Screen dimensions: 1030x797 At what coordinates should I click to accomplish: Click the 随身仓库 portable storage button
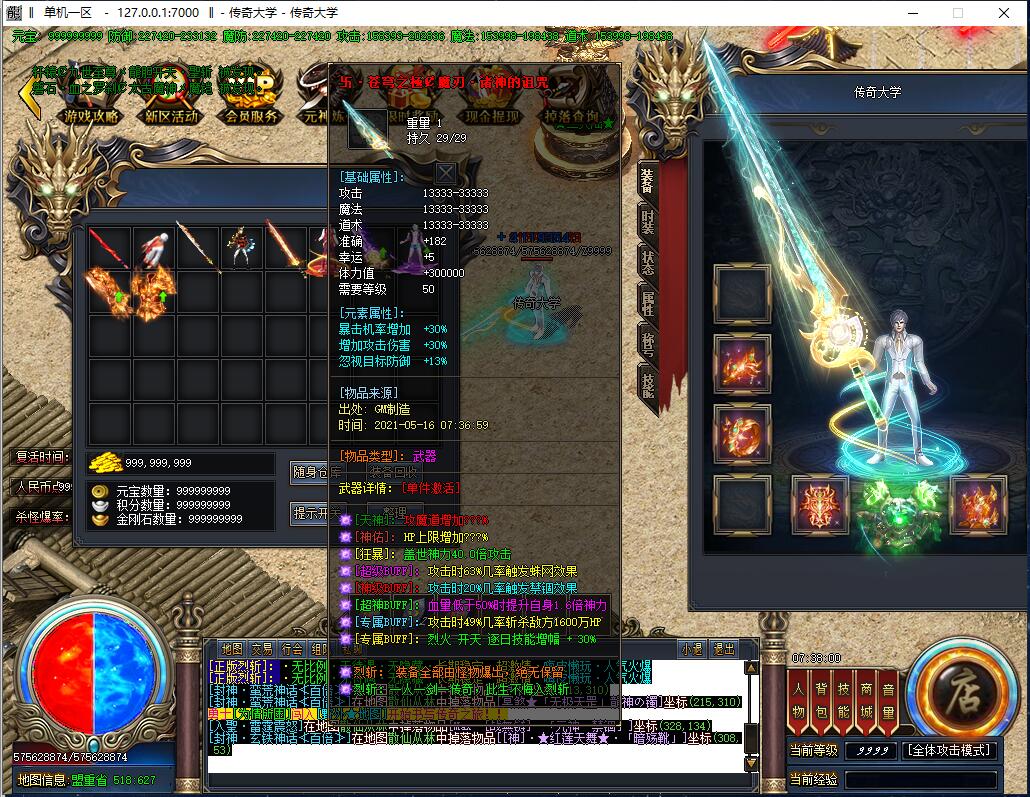click(316, 472)
